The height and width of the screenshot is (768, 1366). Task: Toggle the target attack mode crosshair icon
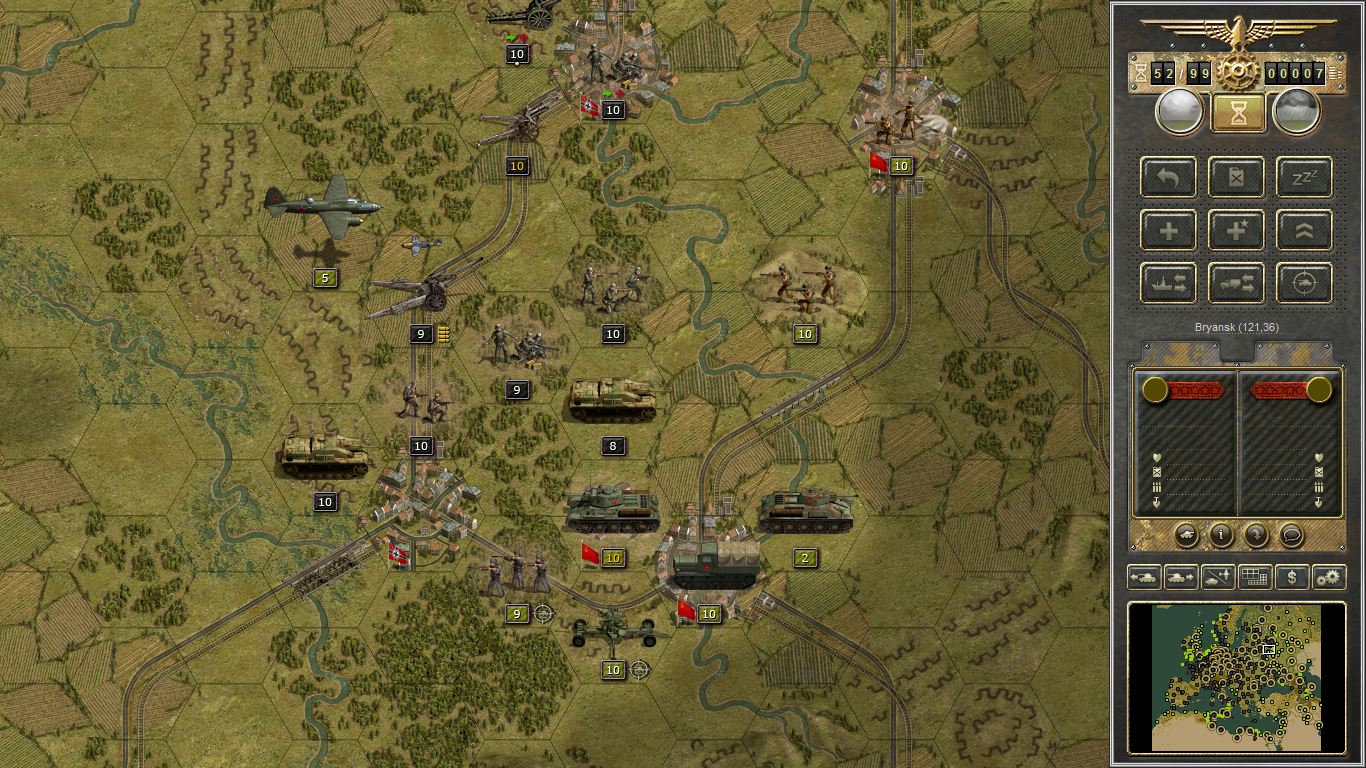tap(1305, 283)
